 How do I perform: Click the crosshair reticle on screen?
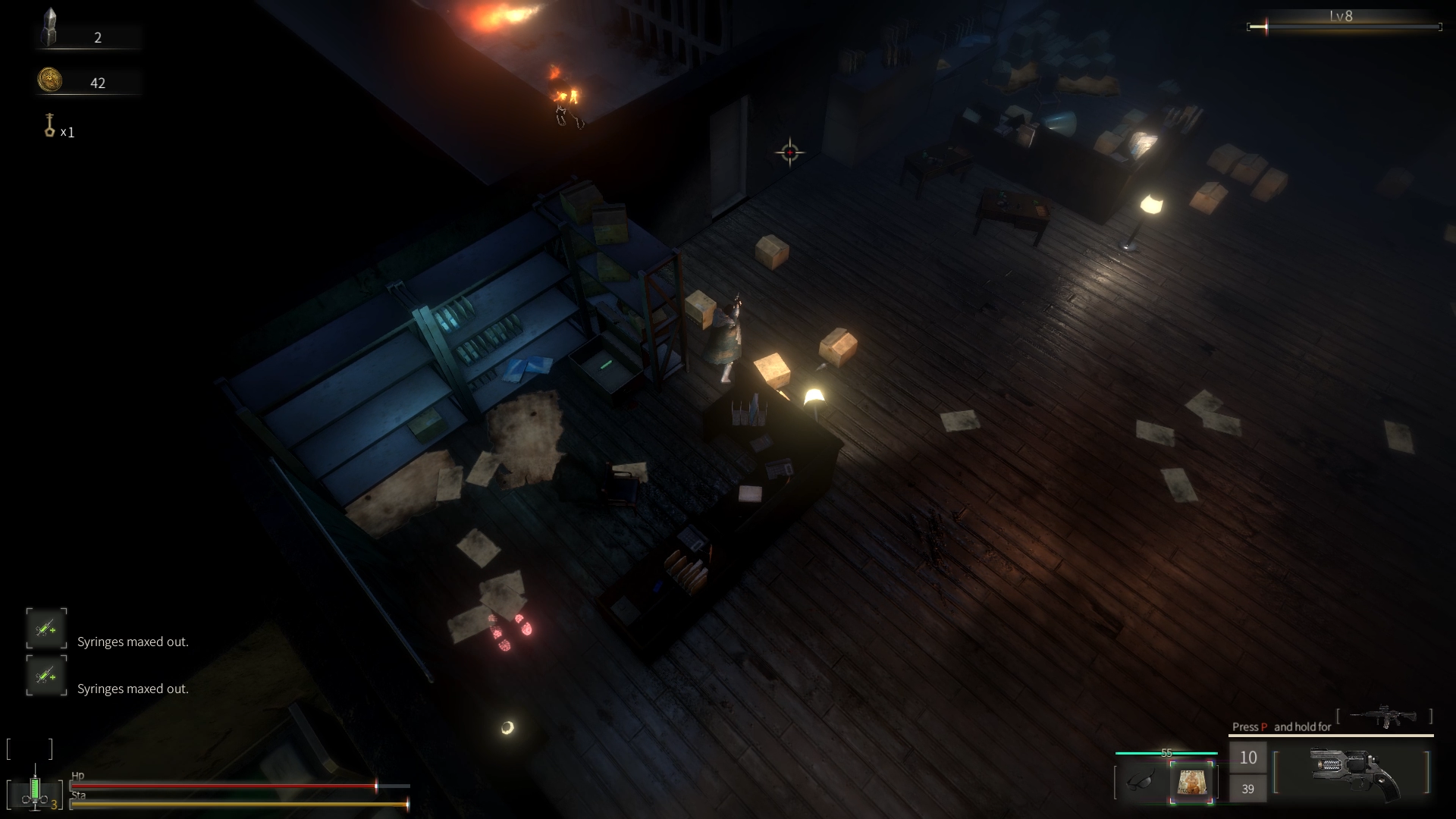point(790,152)
